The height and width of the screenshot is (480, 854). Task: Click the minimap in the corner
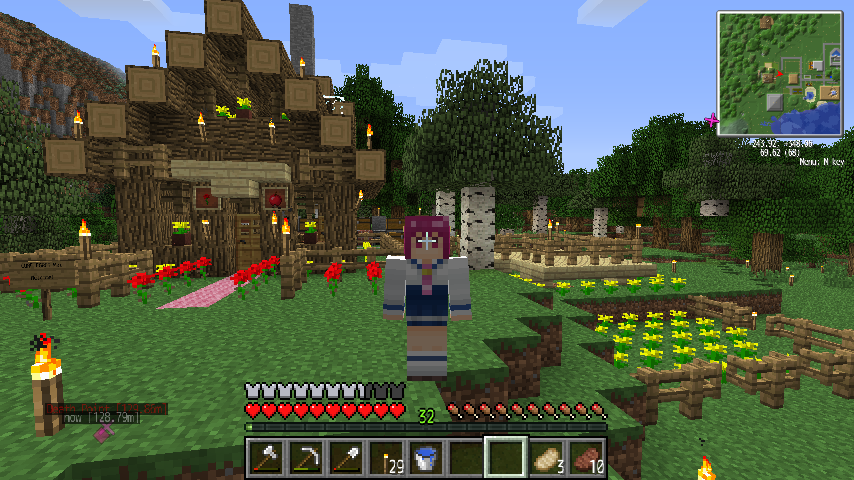(779, 72)
